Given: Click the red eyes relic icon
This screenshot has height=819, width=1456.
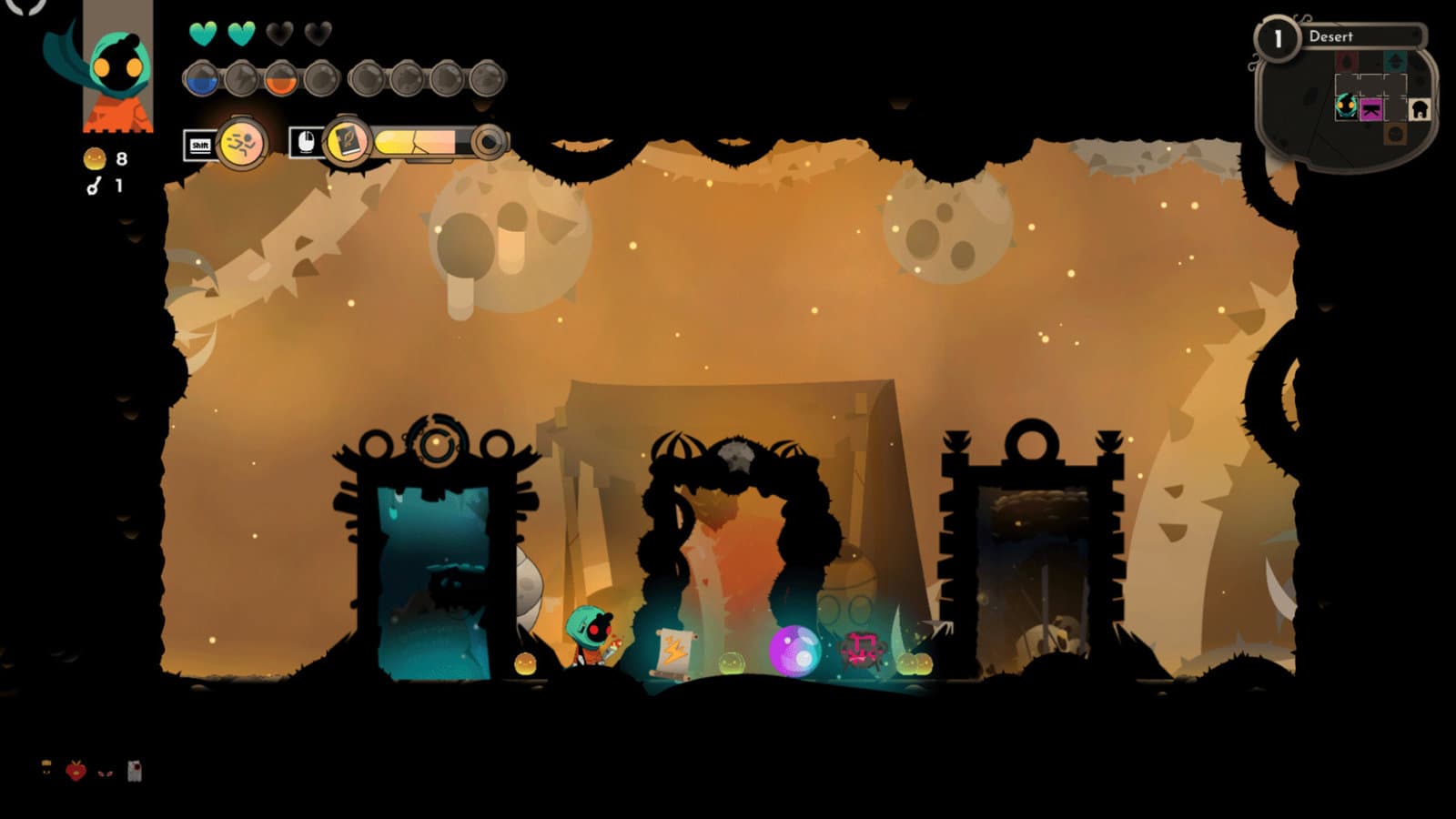Looking at the screenshot, I should tap(105, 773).
